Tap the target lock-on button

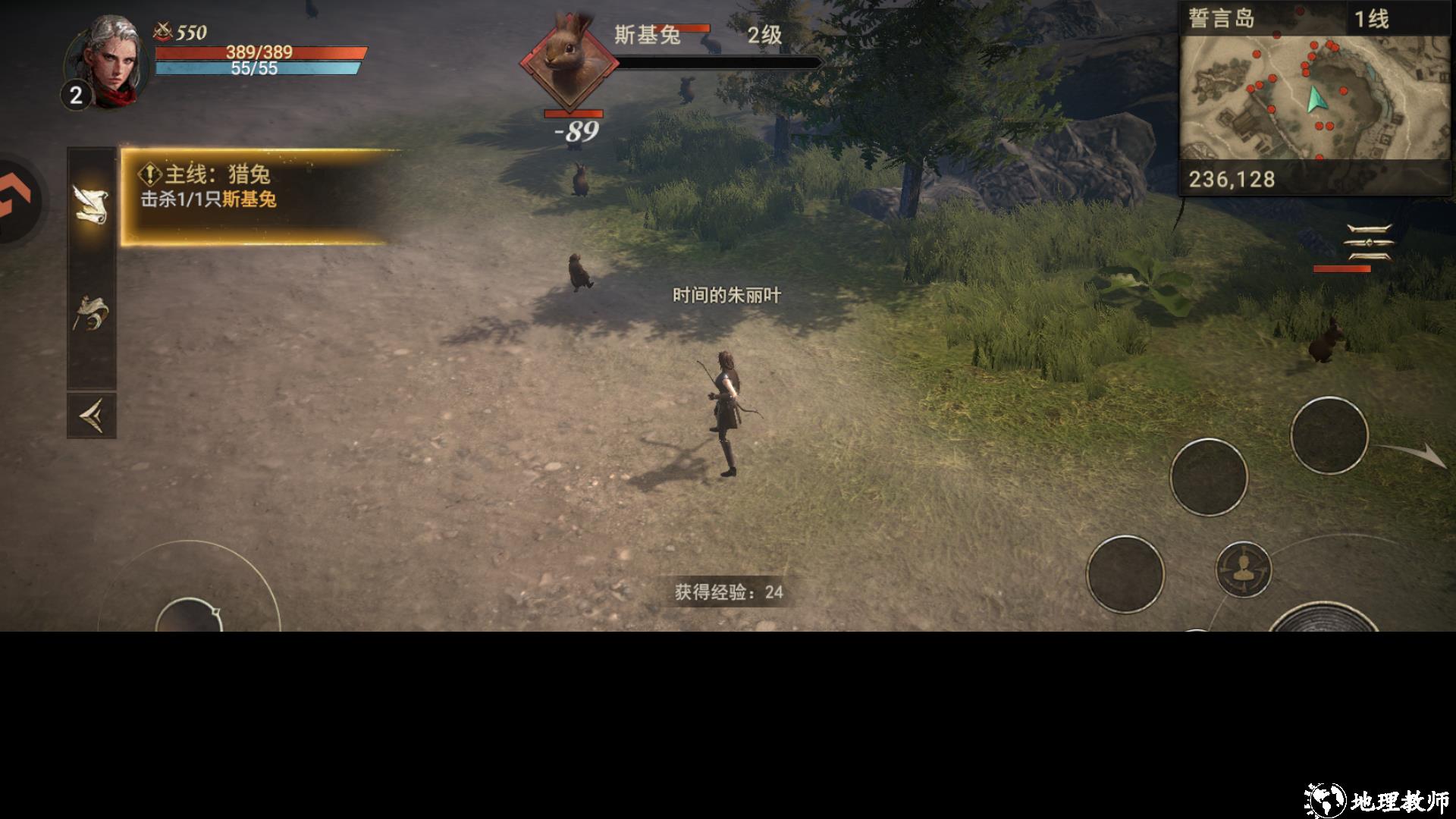point(1243,570)
